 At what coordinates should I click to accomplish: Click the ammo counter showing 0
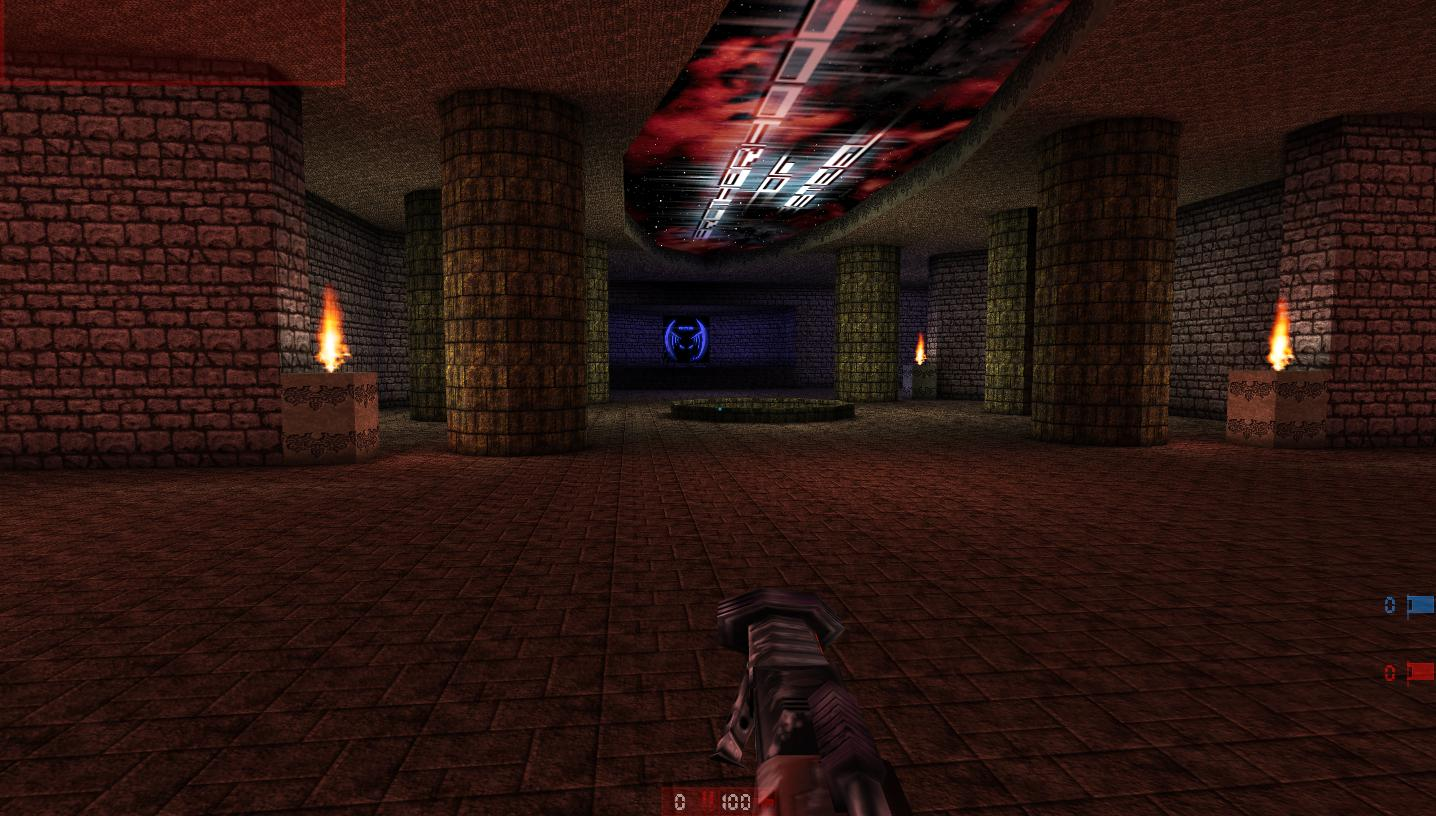point(680,801)
